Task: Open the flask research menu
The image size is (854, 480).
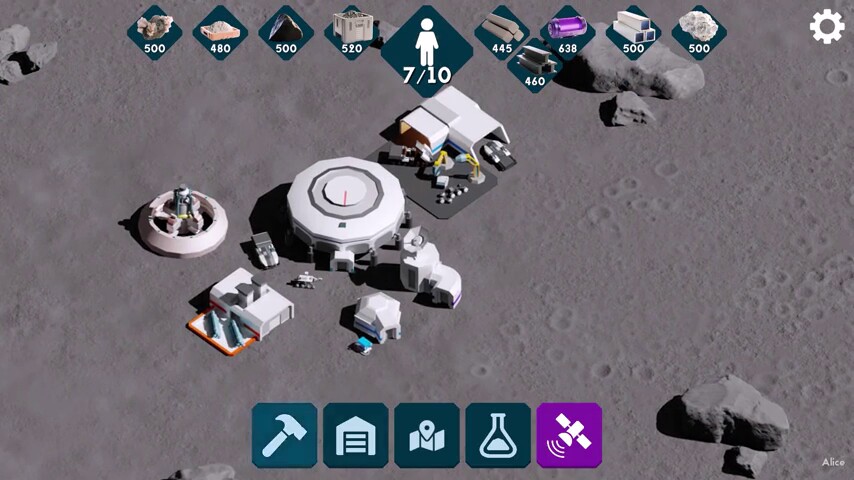Action: pos(498,435)
